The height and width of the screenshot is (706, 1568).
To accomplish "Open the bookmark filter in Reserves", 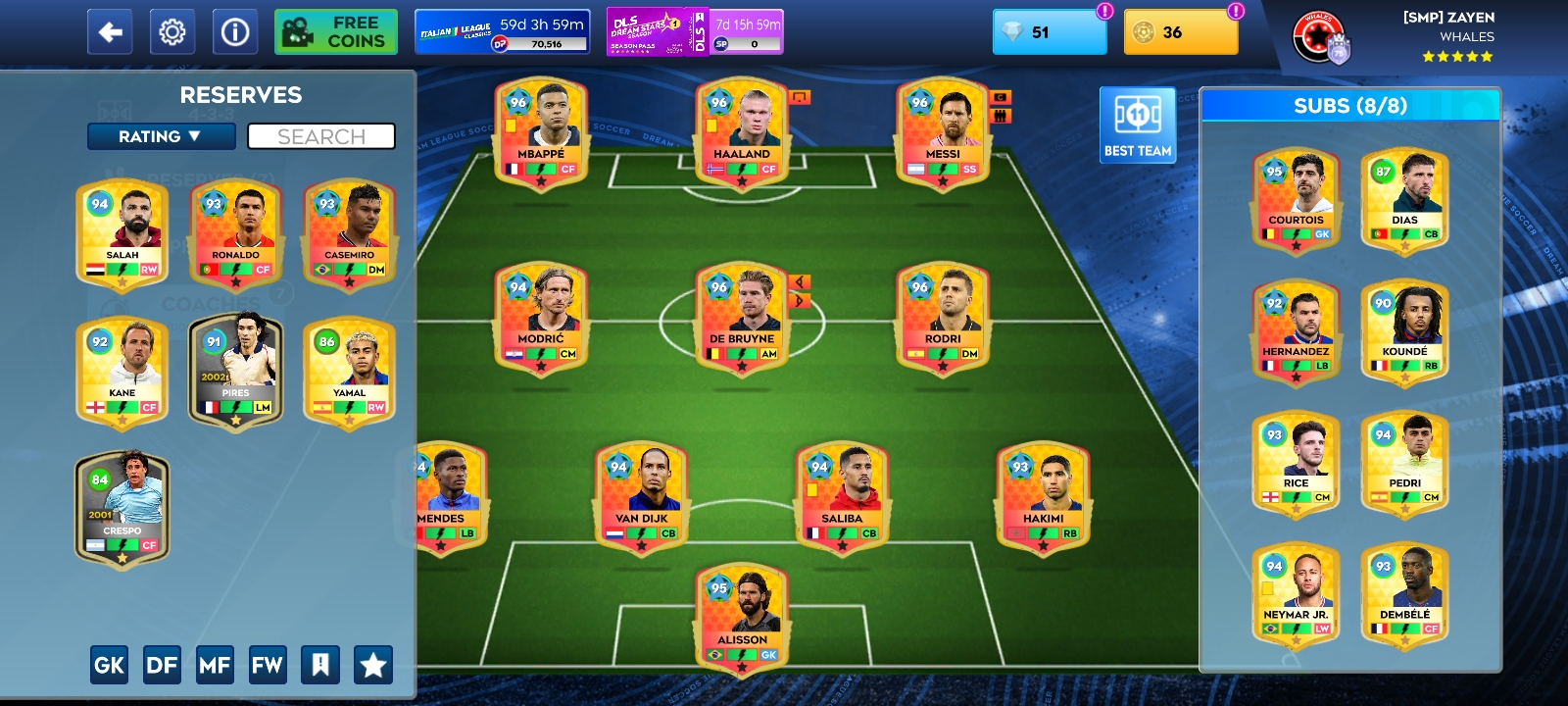I will click(x=322, y=664).
